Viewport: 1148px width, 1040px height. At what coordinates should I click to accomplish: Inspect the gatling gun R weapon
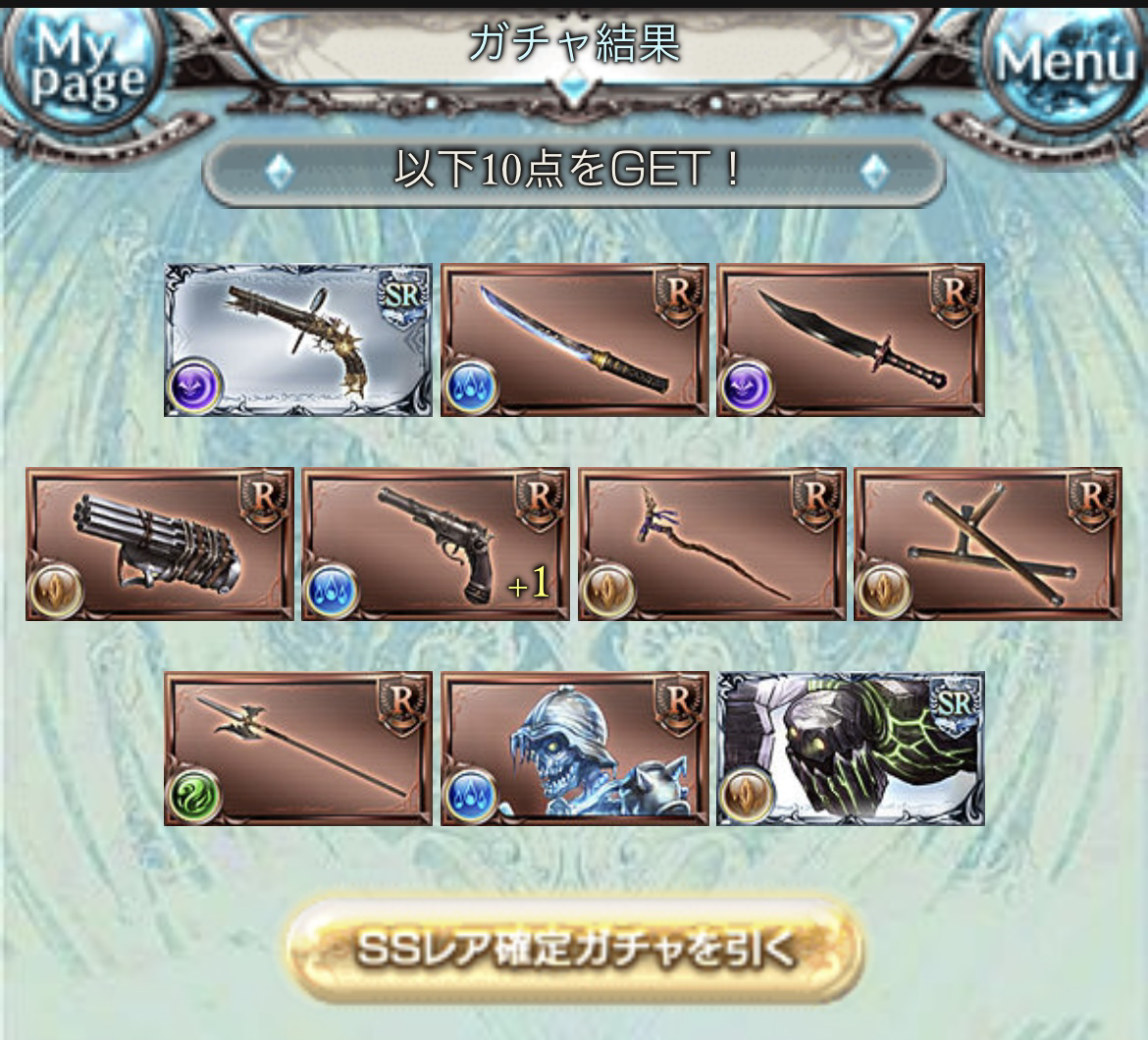pyautogui.click(x=159, y=544)
